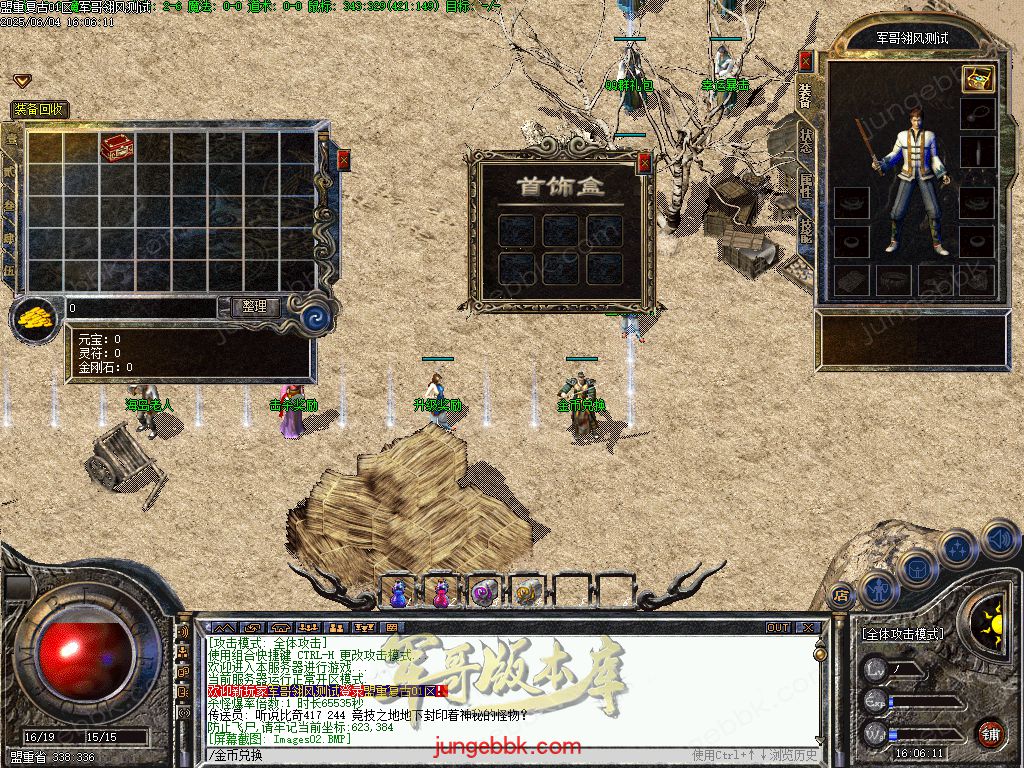
Task: Click the OUT button above the chat
Action: [x=778, y=628]
